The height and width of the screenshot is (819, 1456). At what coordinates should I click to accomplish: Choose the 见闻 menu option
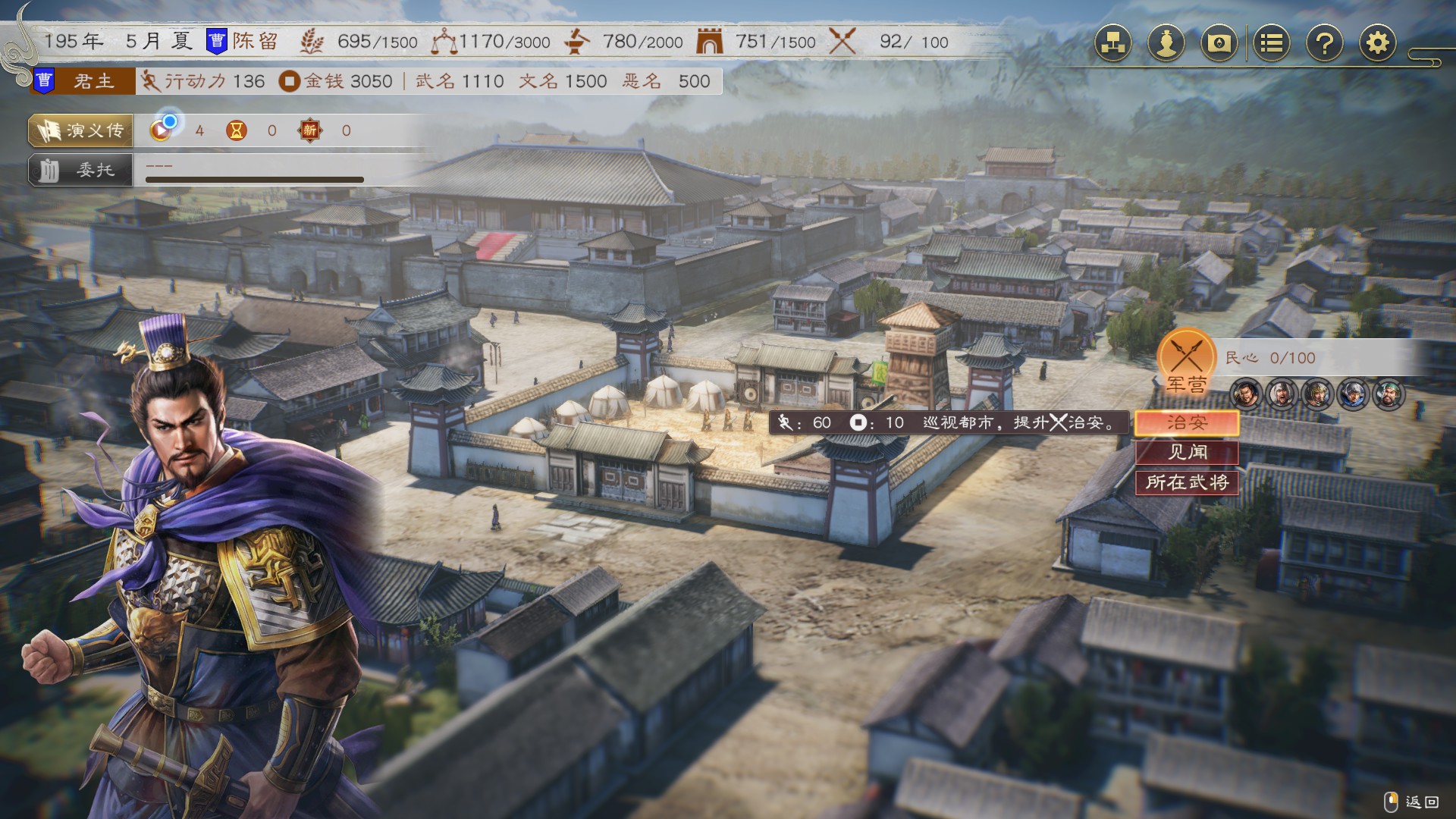point(1187,452)
